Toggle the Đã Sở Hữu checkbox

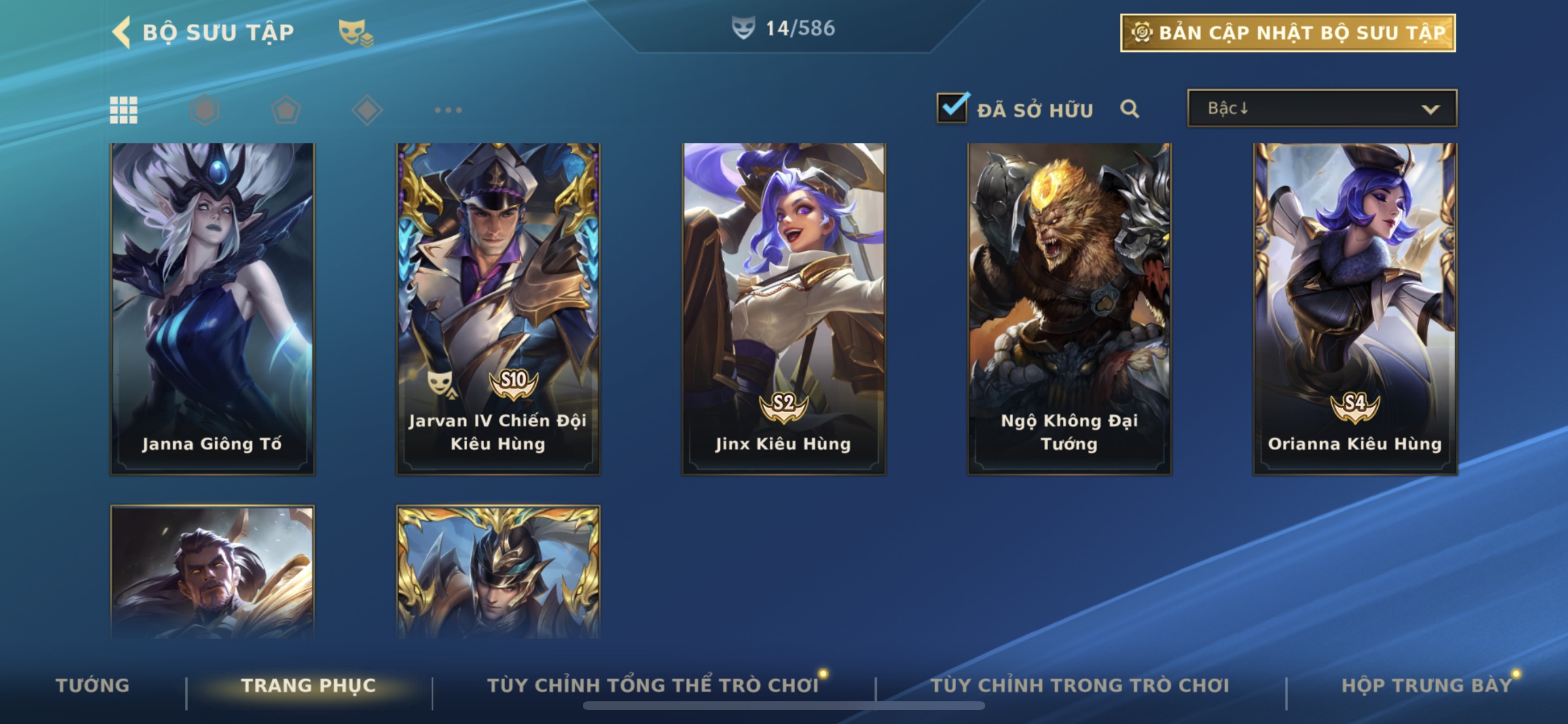pos(952,109)
